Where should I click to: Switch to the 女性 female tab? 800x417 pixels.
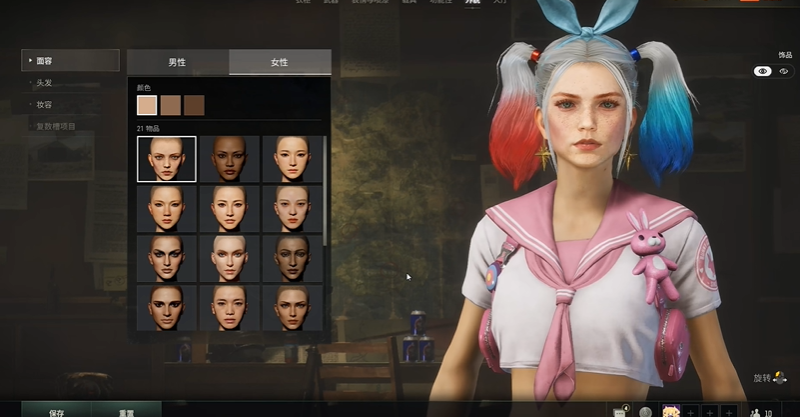(x=280, y=62)
